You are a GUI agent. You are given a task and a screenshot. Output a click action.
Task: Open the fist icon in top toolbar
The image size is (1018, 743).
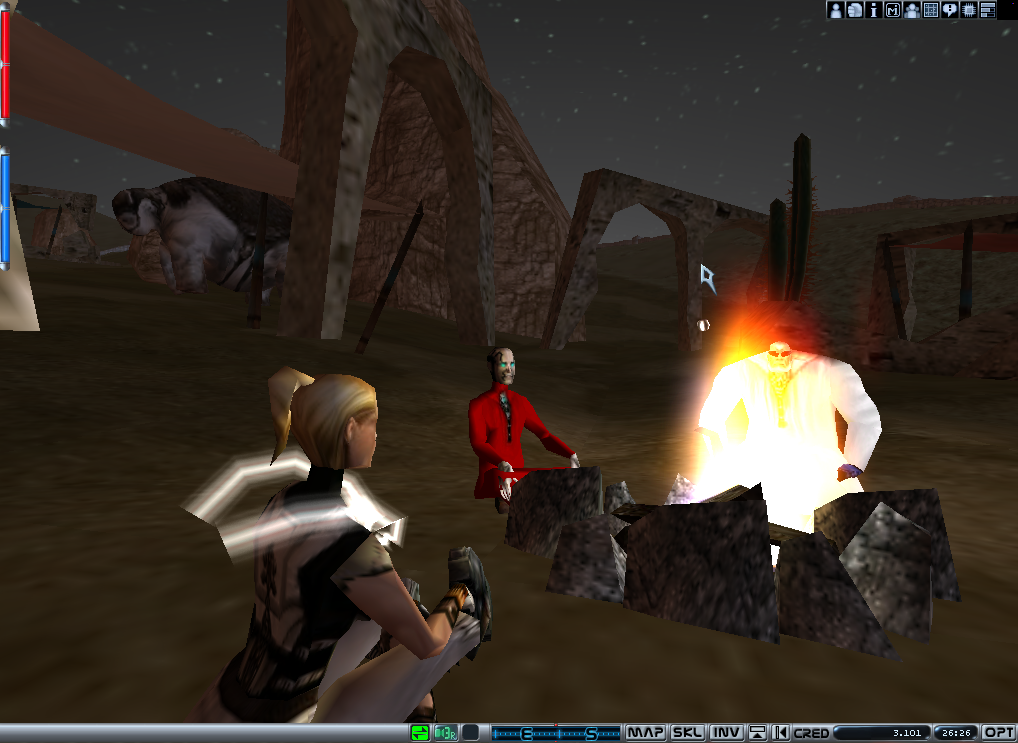click(x=854, y=10)
